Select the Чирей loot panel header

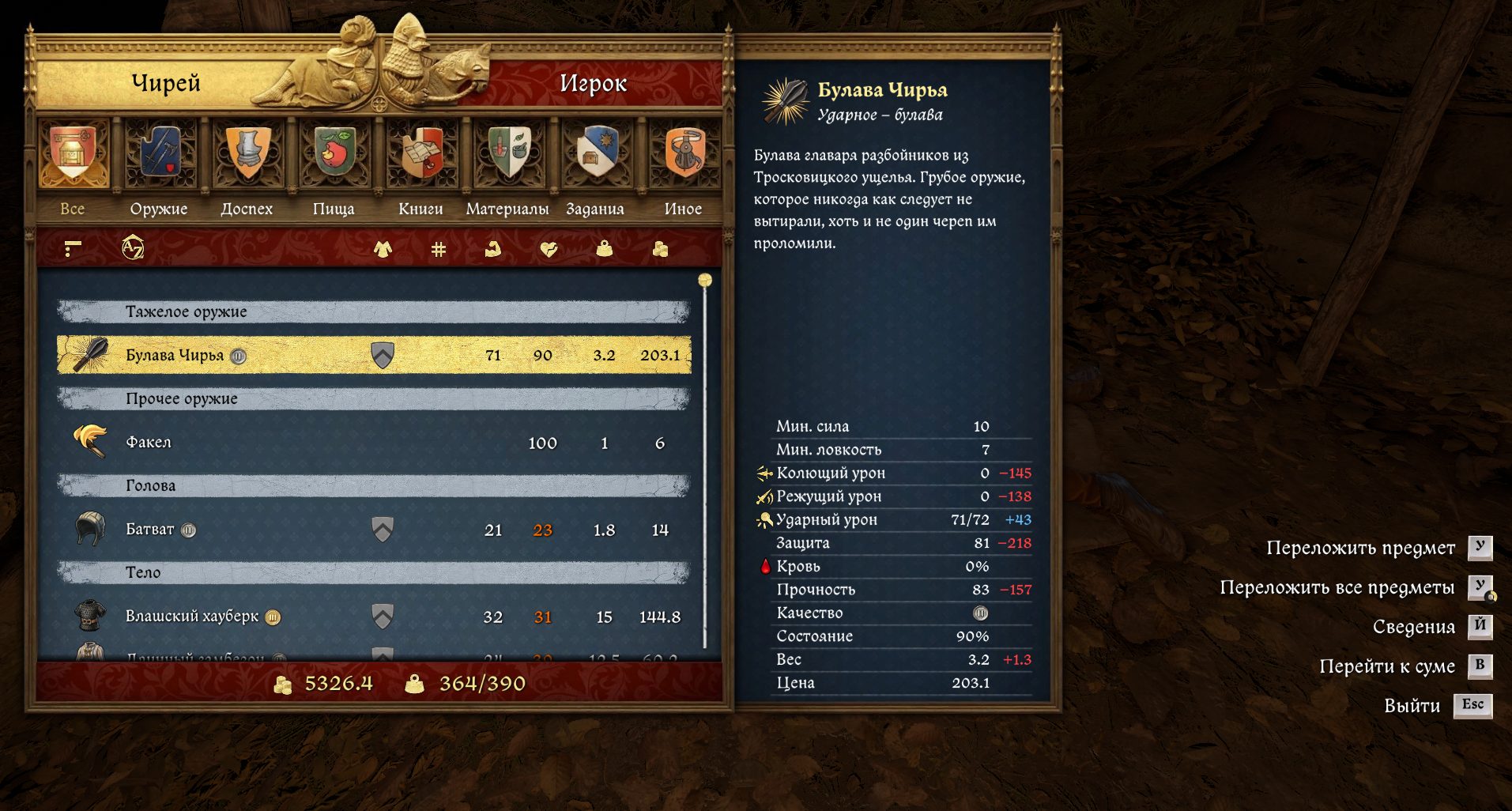point(166,83)
